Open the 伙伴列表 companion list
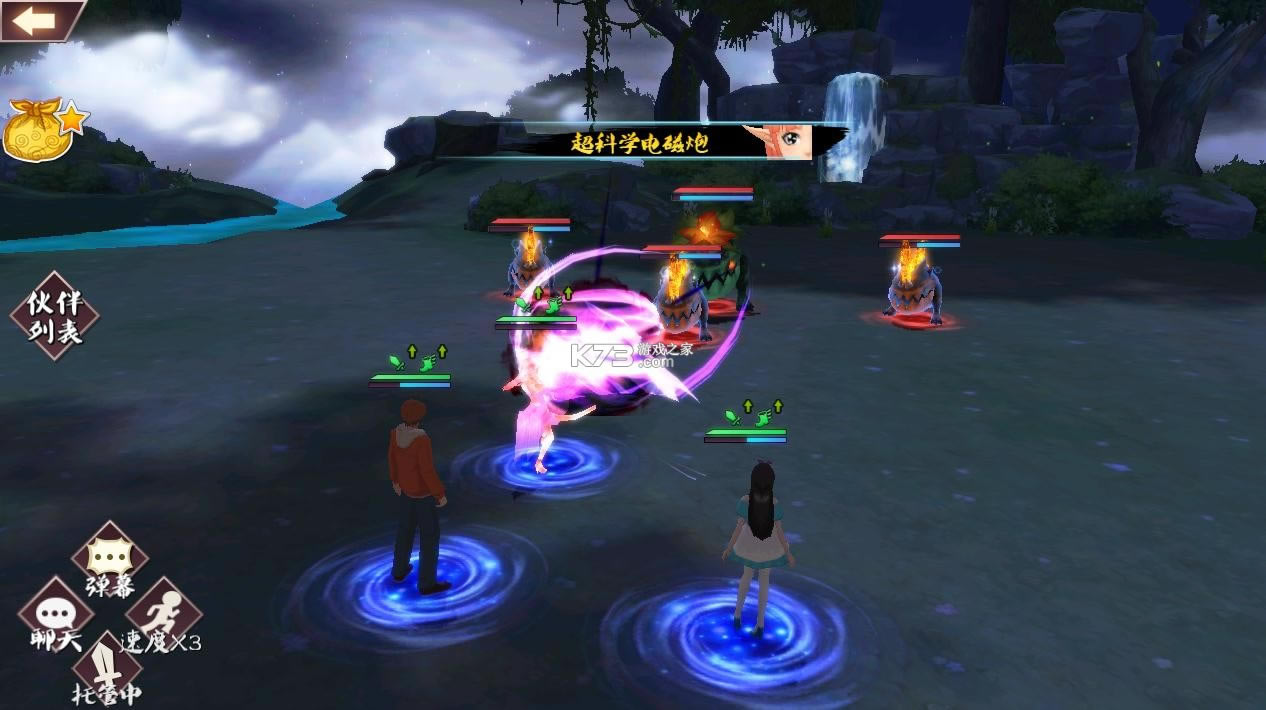The image size is (1266, 710). click(x=55, y=316)
